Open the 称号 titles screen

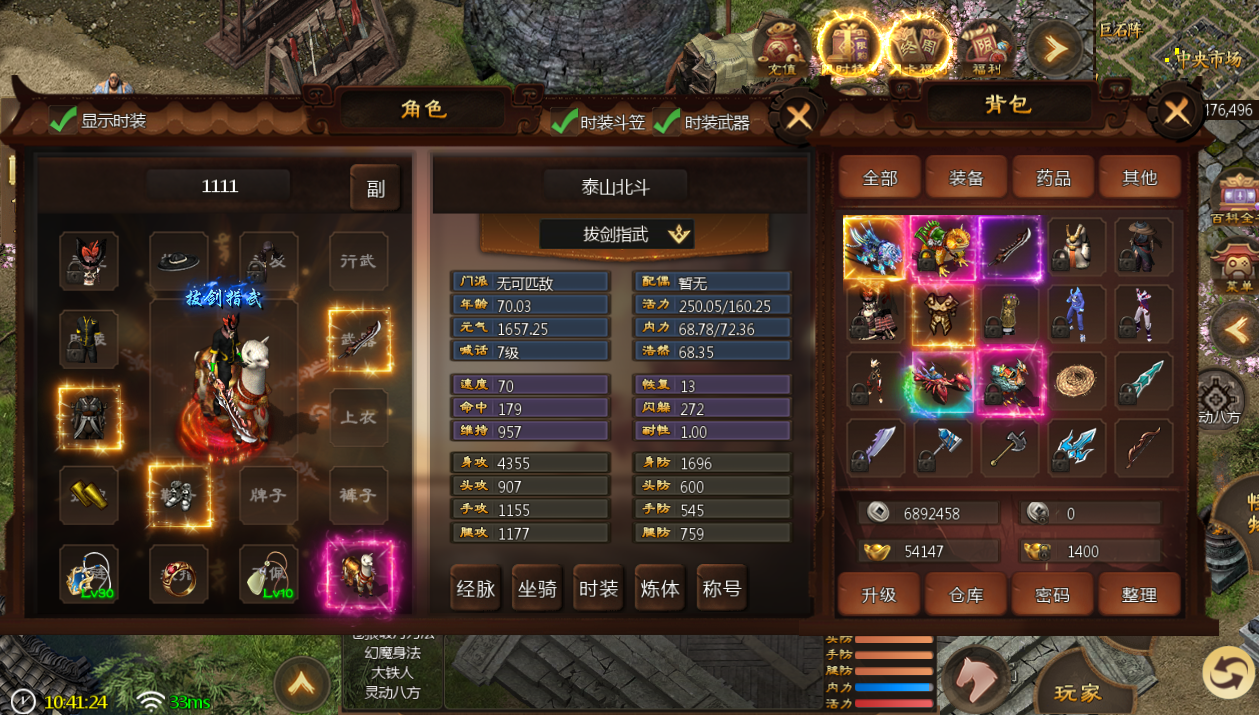pos(722,589)
